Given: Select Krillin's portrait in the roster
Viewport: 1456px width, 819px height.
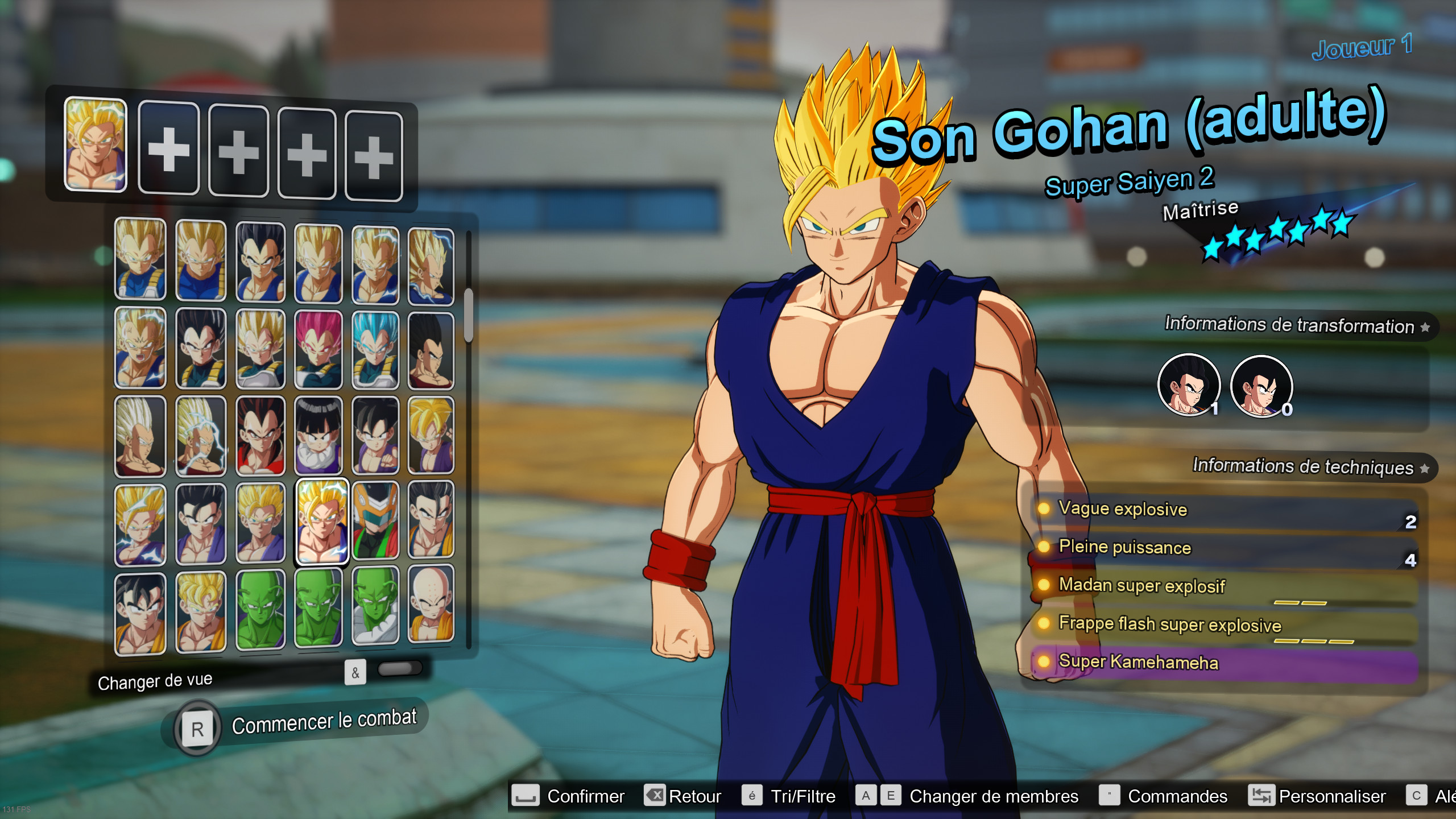Looking at the screenshot, I should tap(432, 609).
